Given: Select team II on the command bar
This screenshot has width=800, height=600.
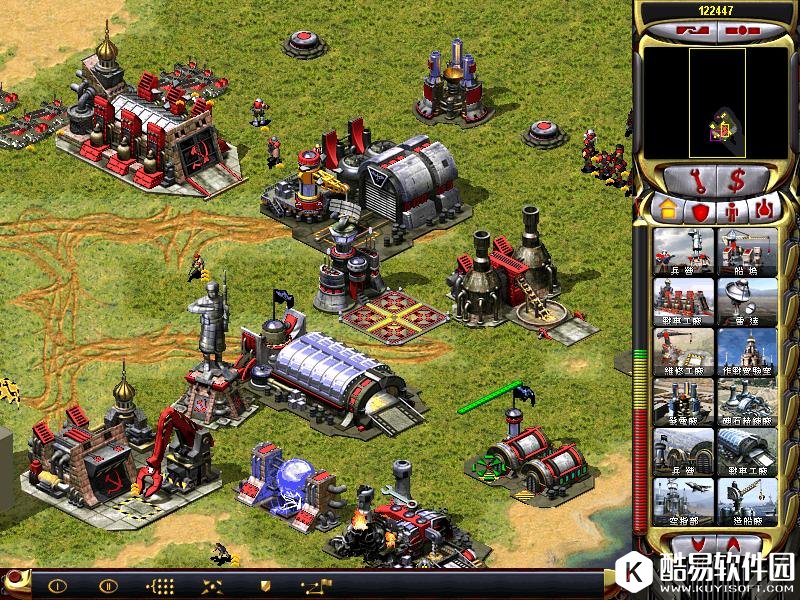Looking at the screenshot, I should (108, 586).
